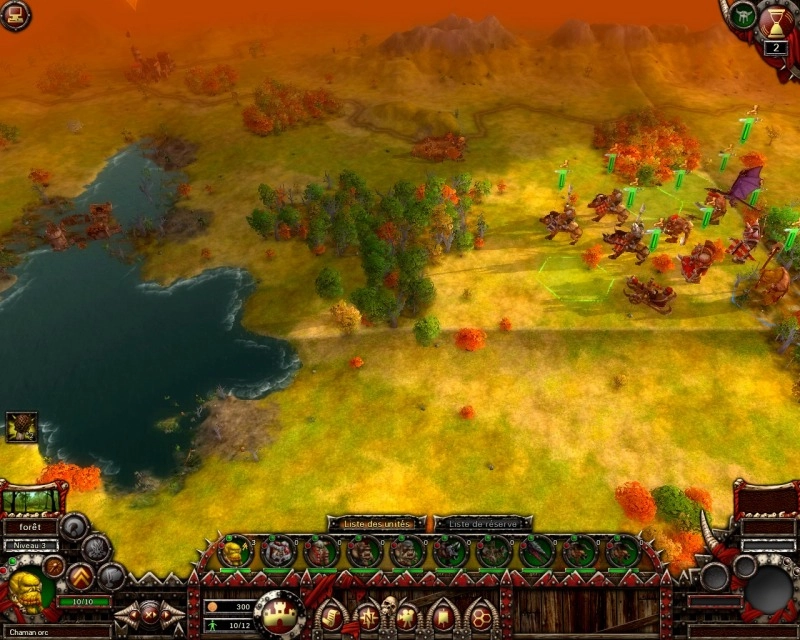Select the second unit portrait in the list
Viewport: 800px width, 640px height.
279,551
